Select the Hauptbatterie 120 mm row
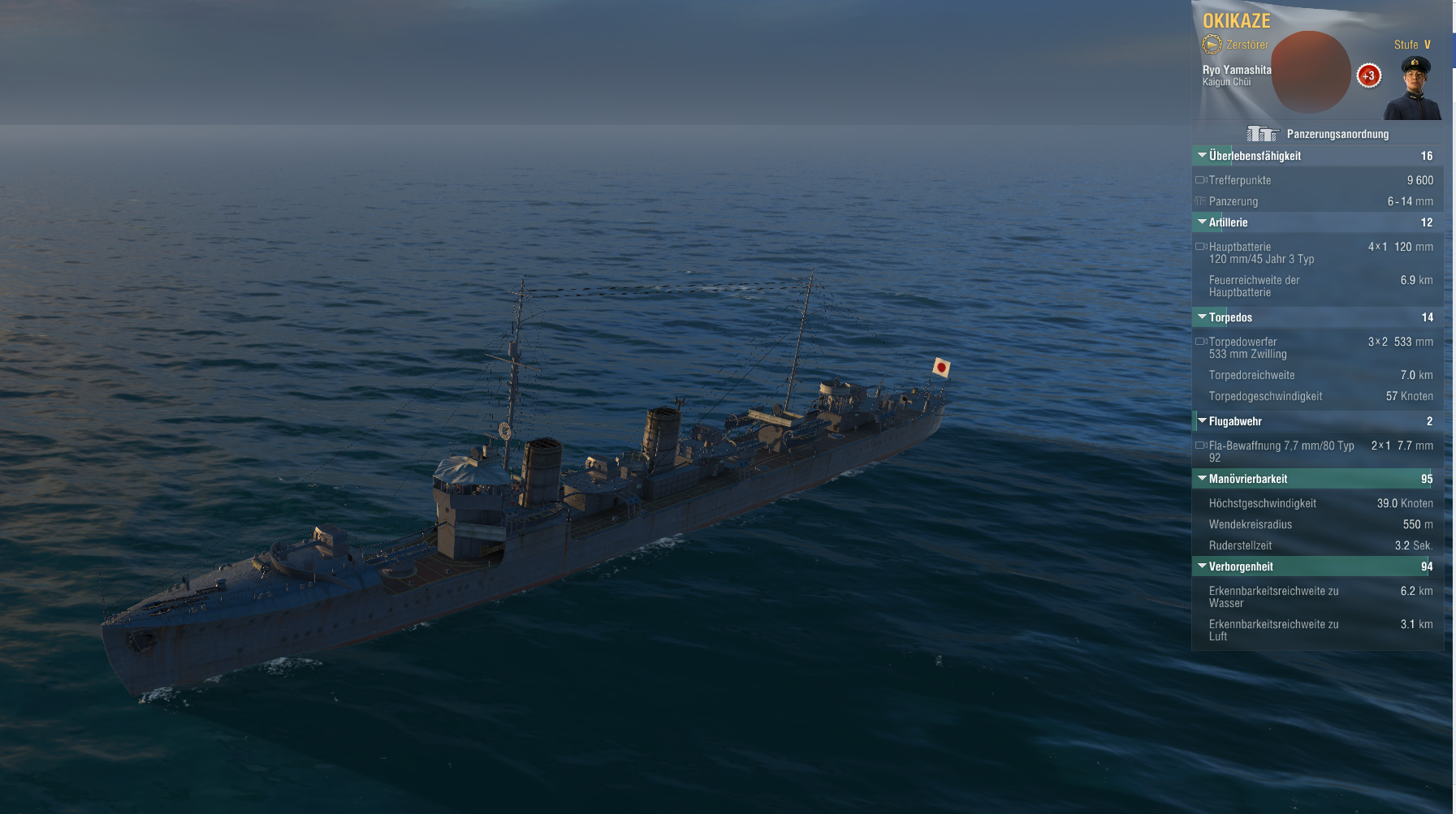Screen dimensions: 1456x814 (x=1316, y=252)
